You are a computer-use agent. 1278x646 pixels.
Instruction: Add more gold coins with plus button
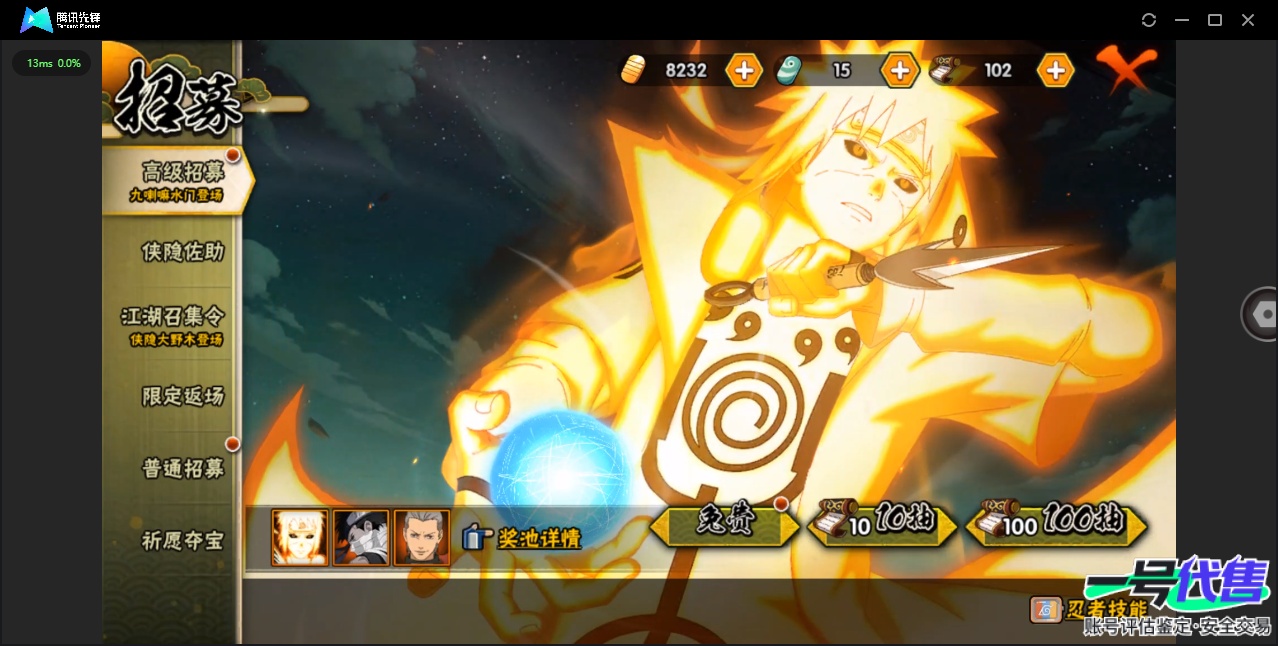[744, 70]
